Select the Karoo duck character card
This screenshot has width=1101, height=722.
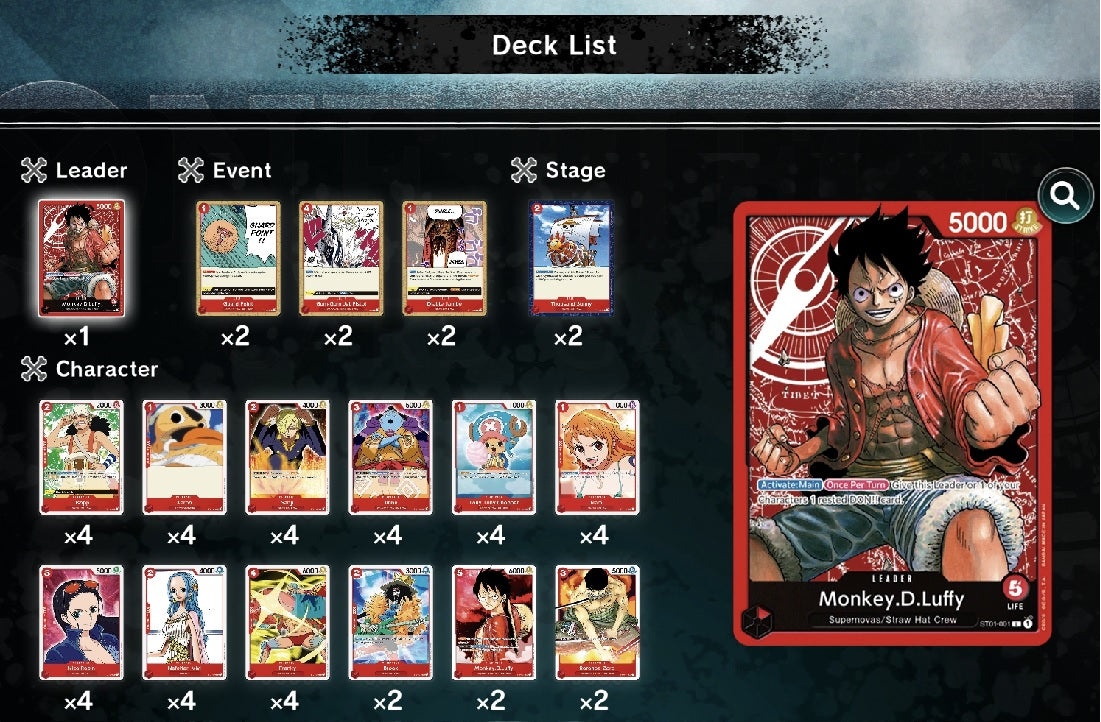(x=184, y=457)
